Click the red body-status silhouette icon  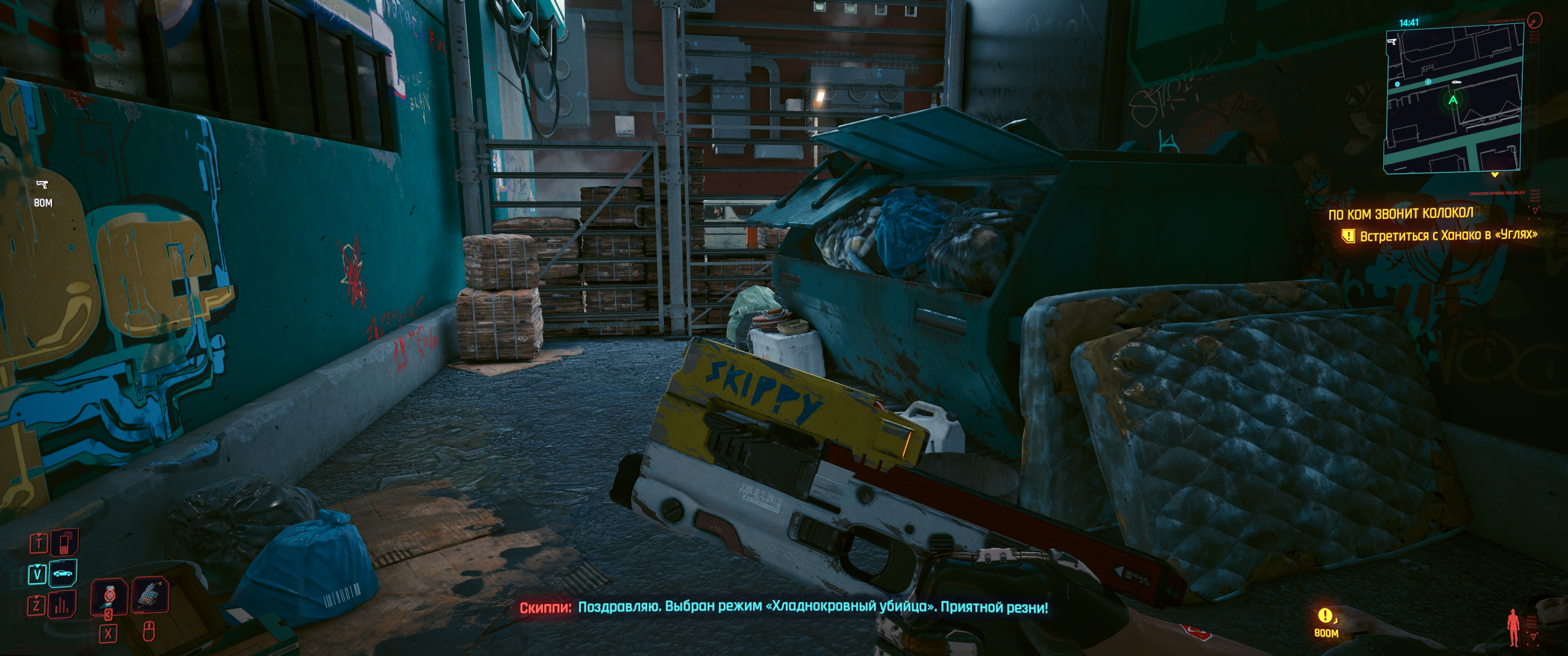1513,627
